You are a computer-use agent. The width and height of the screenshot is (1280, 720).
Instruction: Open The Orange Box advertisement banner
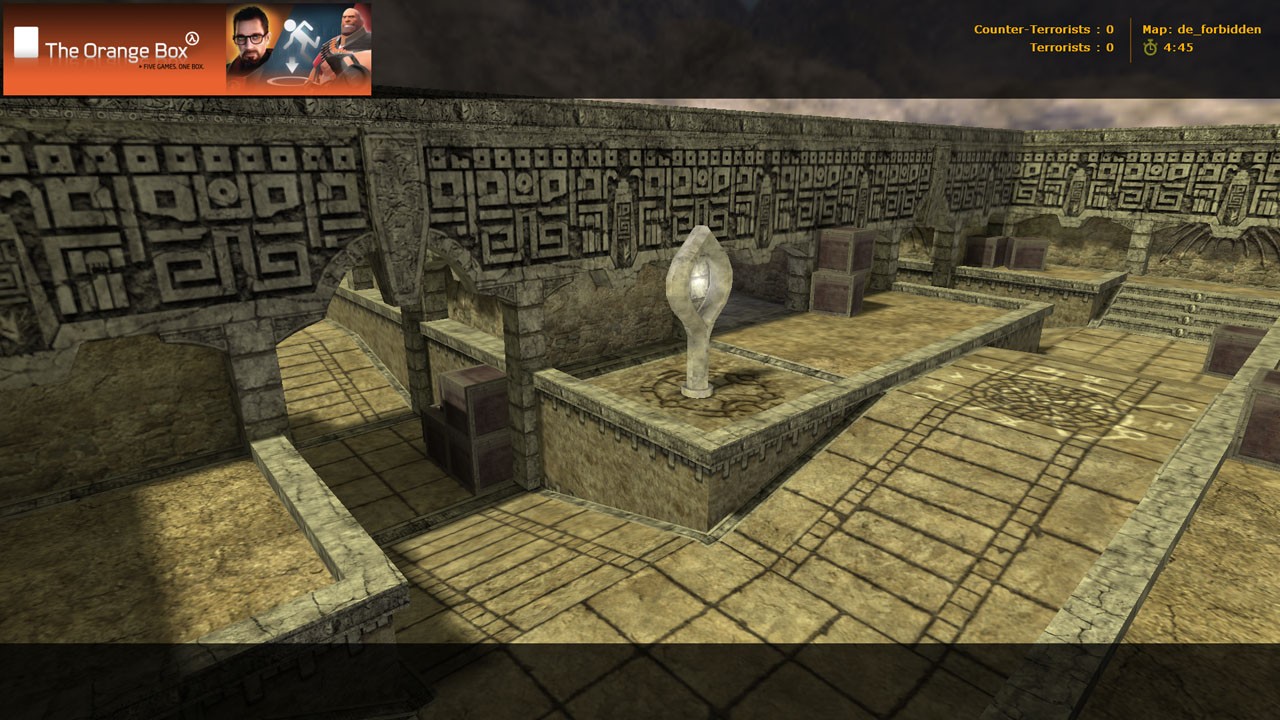[x=187, y=49]
